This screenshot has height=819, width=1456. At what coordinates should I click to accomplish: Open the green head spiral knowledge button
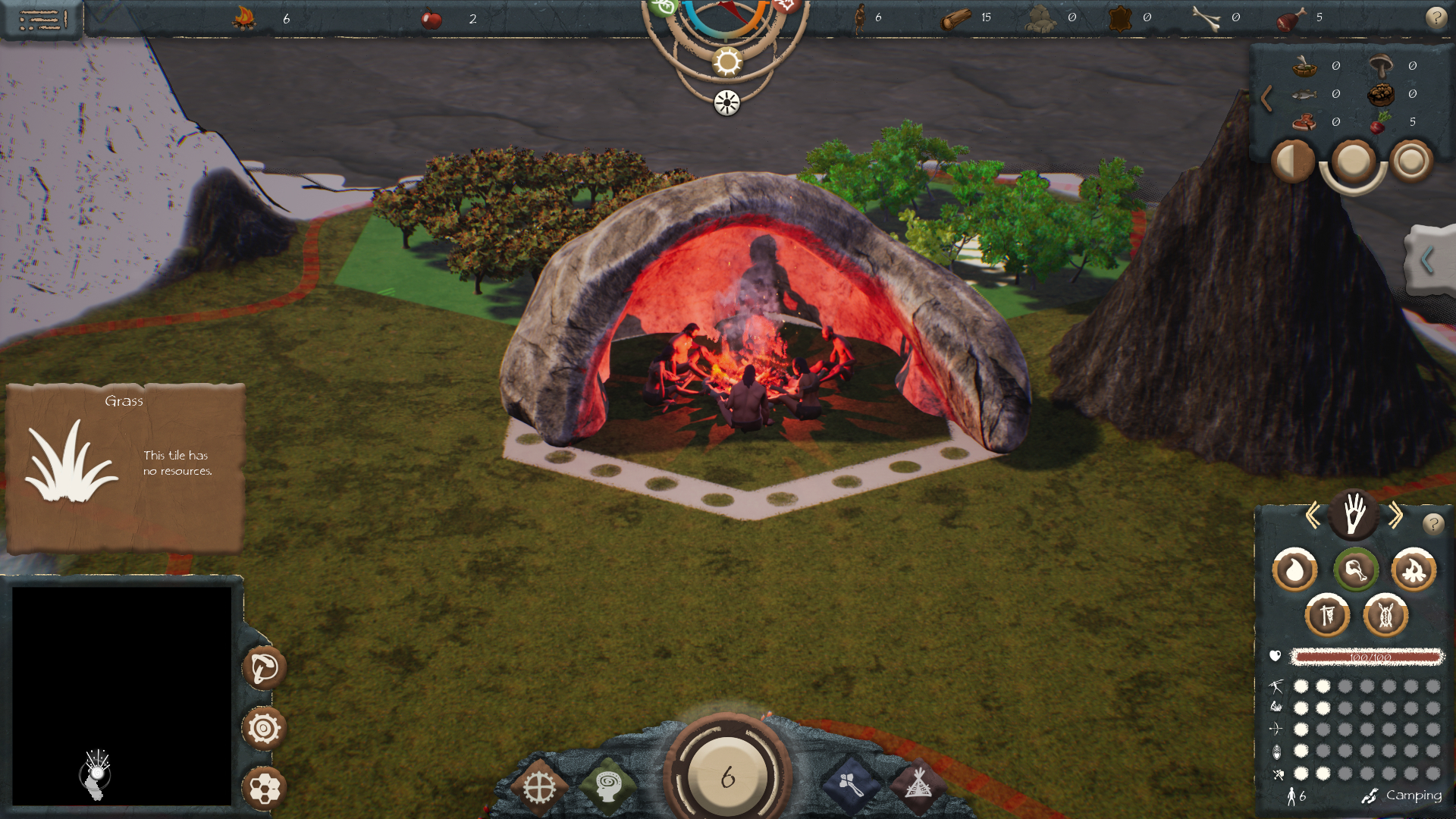click(x=607, y=786)
